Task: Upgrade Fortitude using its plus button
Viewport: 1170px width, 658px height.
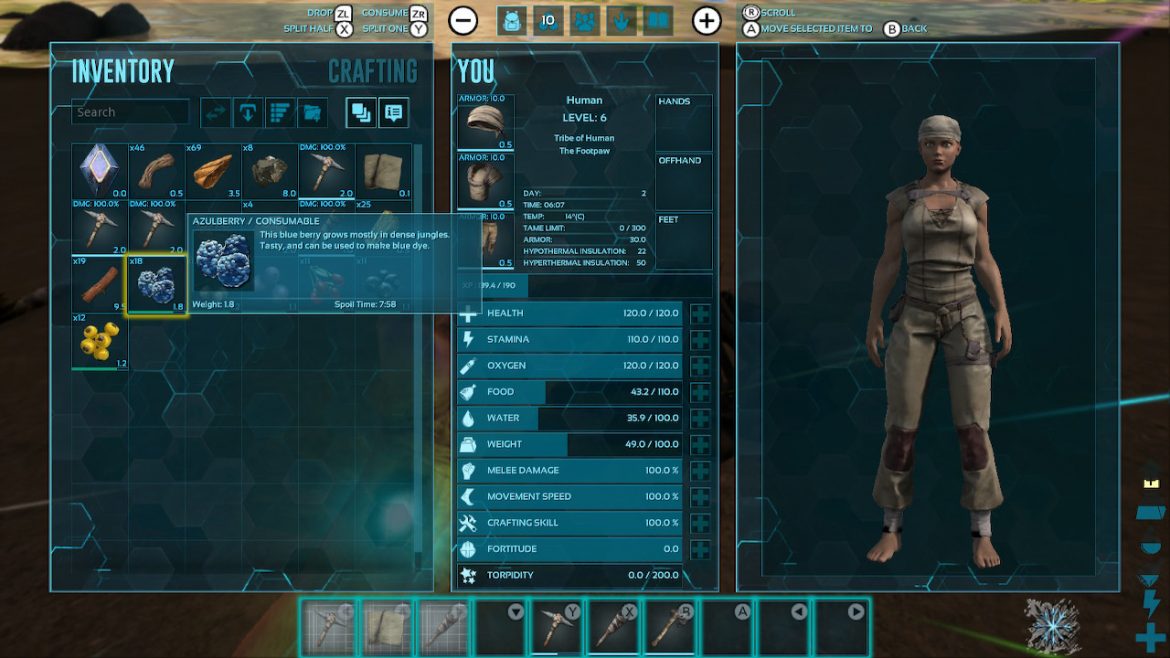Action: pos(700,549)
